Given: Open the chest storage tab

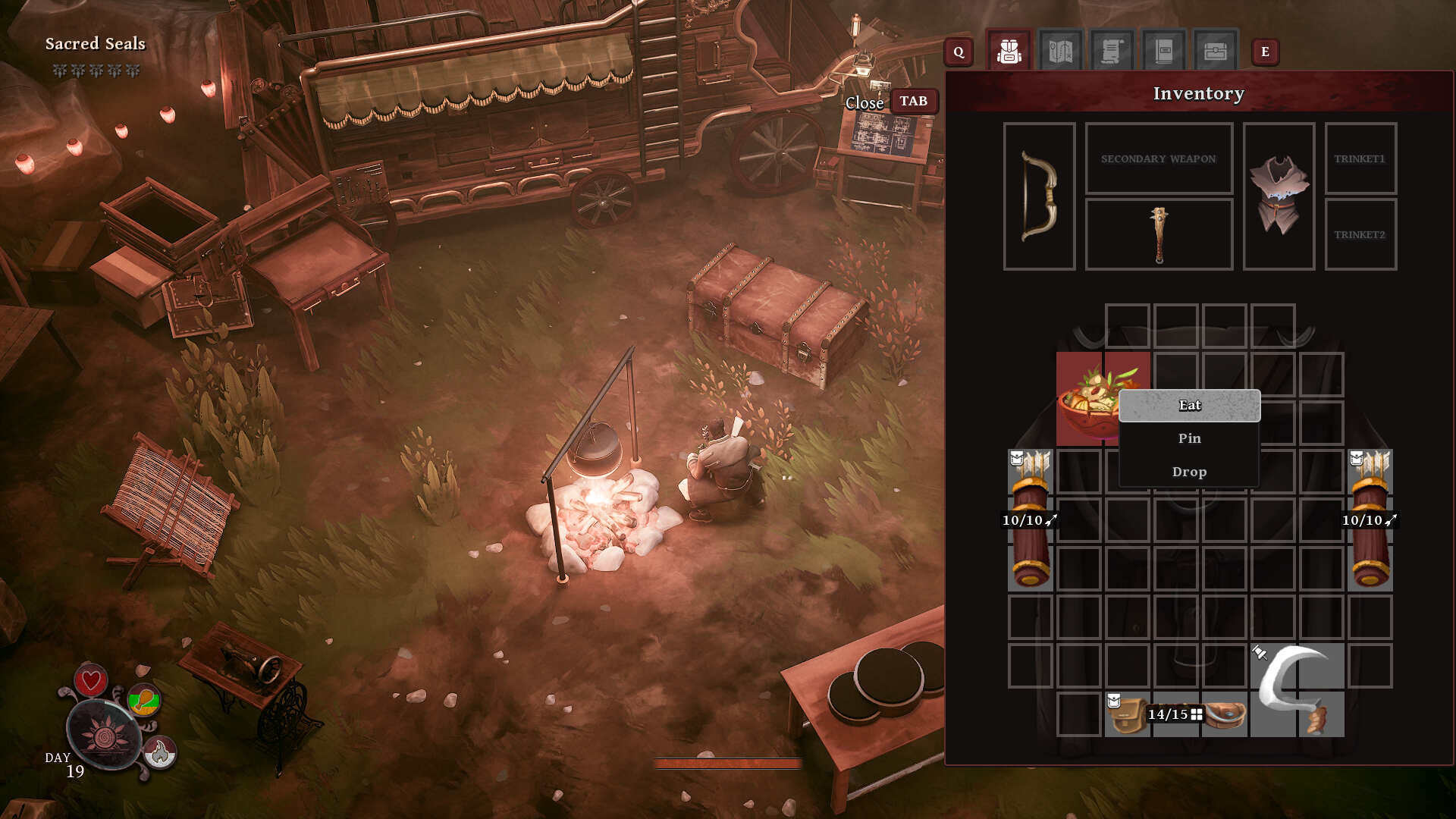Looking at the screenshot, I should [1215, 52].
